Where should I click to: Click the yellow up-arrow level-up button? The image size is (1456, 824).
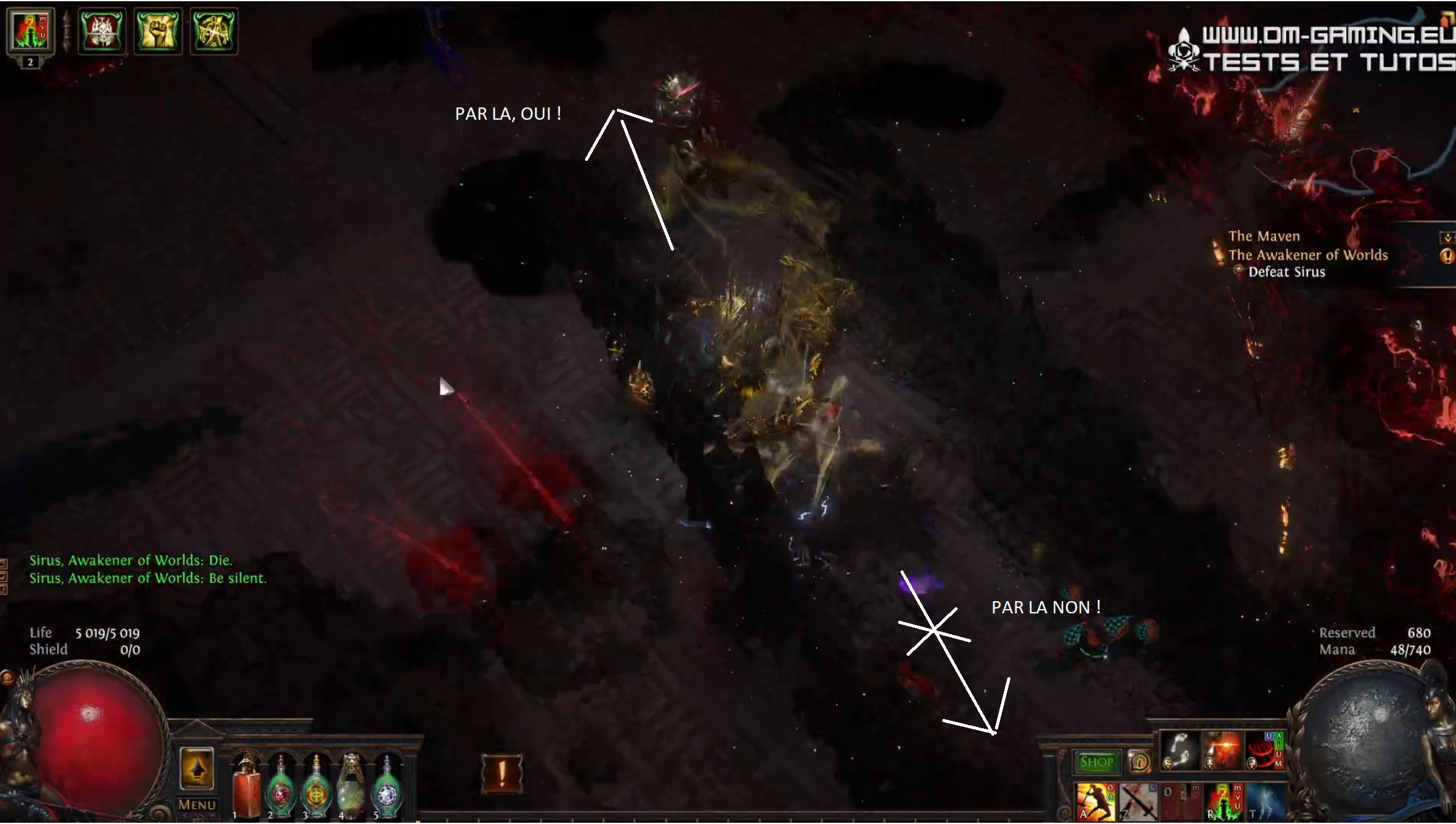pos(196,769)
